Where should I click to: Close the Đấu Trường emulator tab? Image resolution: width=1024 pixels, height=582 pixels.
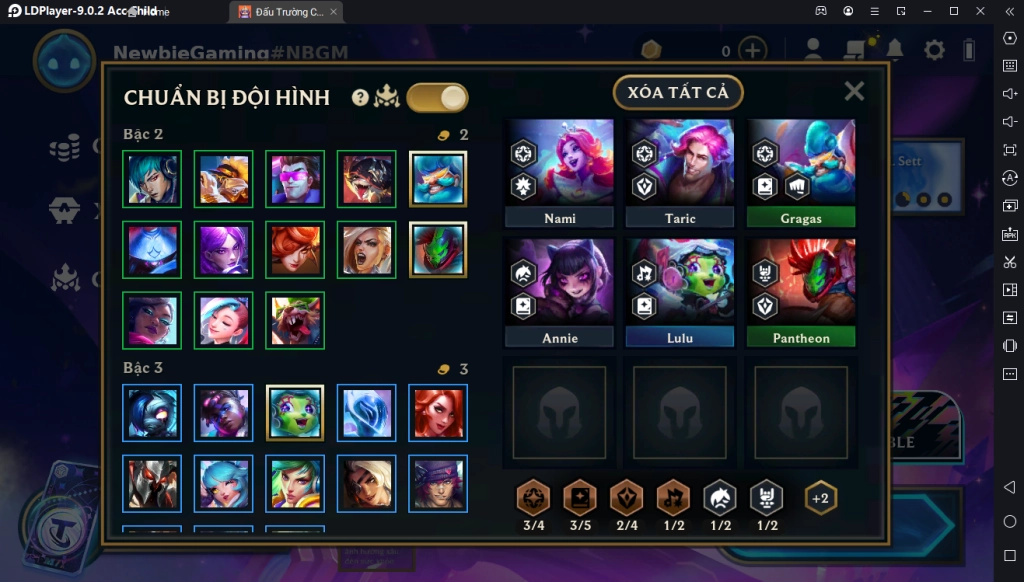point(335,12)
